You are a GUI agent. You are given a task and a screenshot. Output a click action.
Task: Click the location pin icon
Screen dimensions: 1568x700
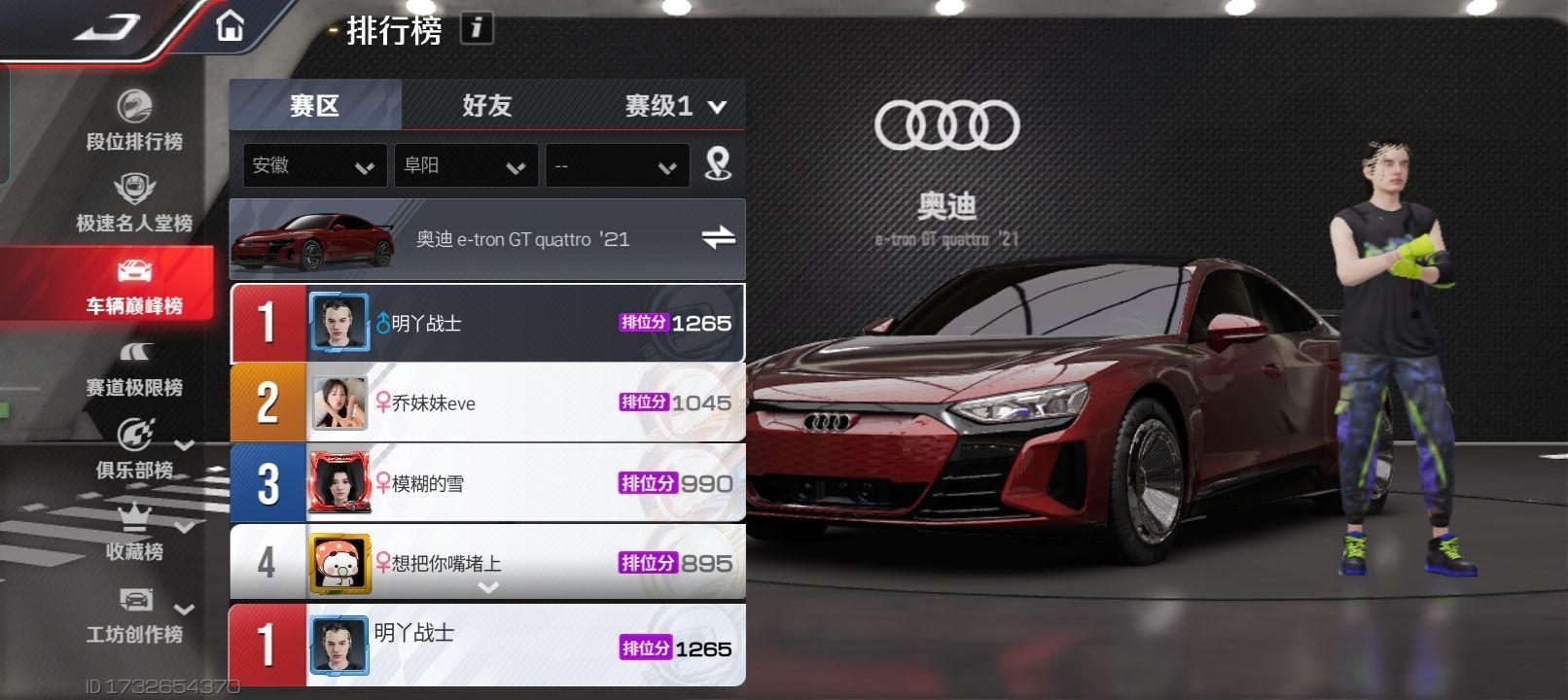coord(718,163)
